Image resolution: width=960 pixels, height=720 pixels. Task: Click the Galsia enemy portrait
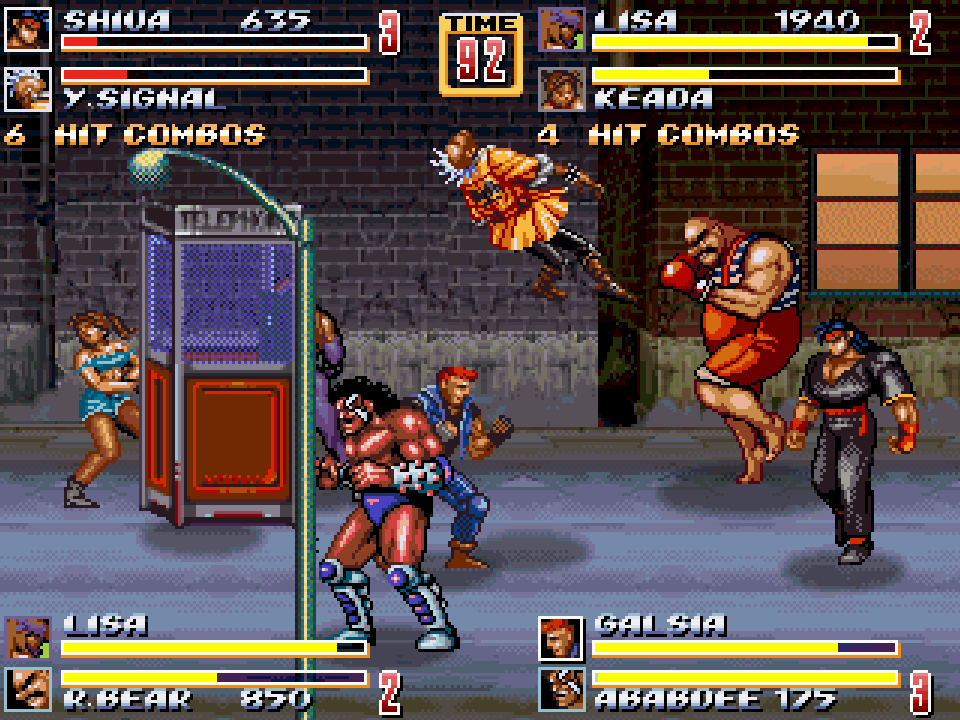point(561,637)
